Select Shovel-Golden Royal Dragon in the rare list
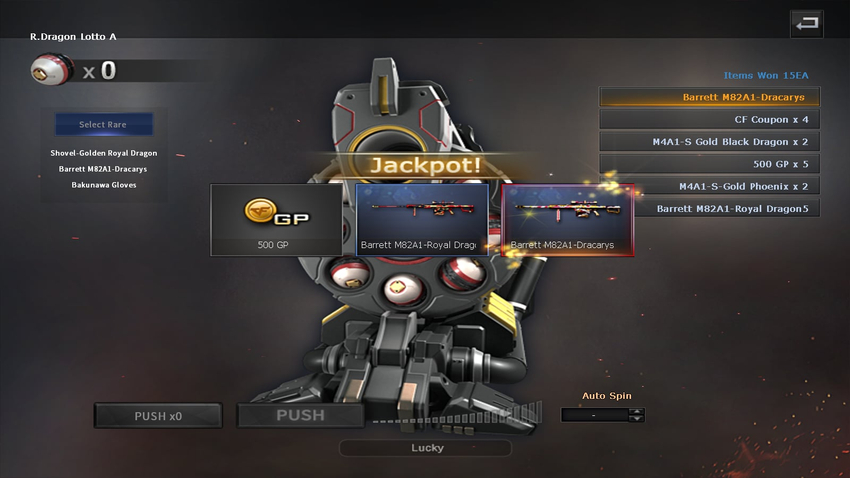850x478 pixels. pos(104,153)
